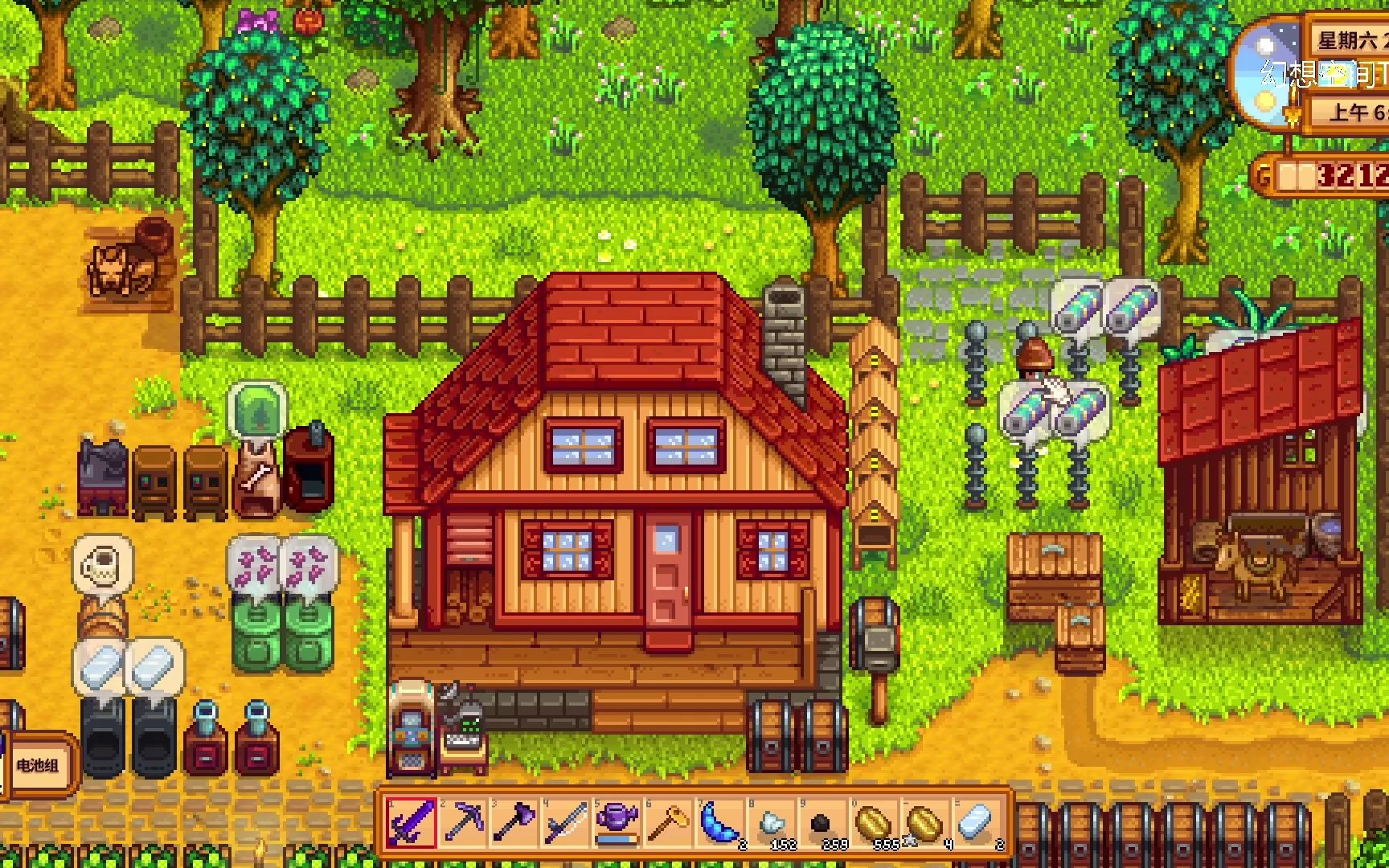This screenshot has height=868, width=1389.
Task: Choose the blue crescent item slot
Action: point(720,823)
